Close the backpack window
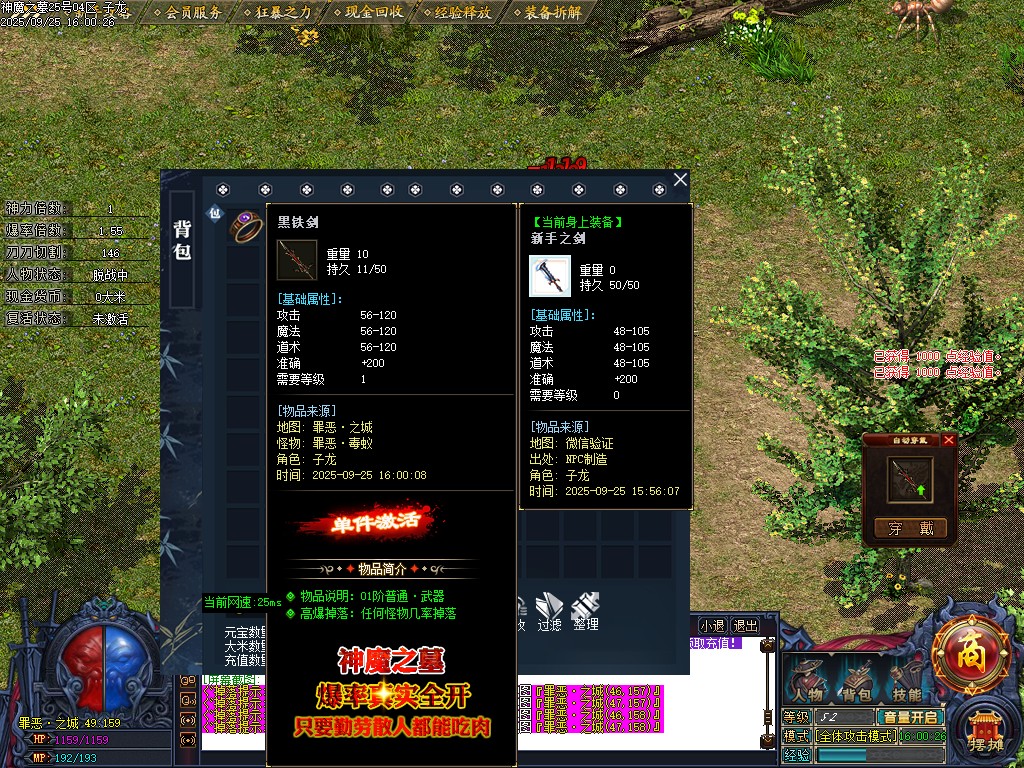 pos(680,180)
